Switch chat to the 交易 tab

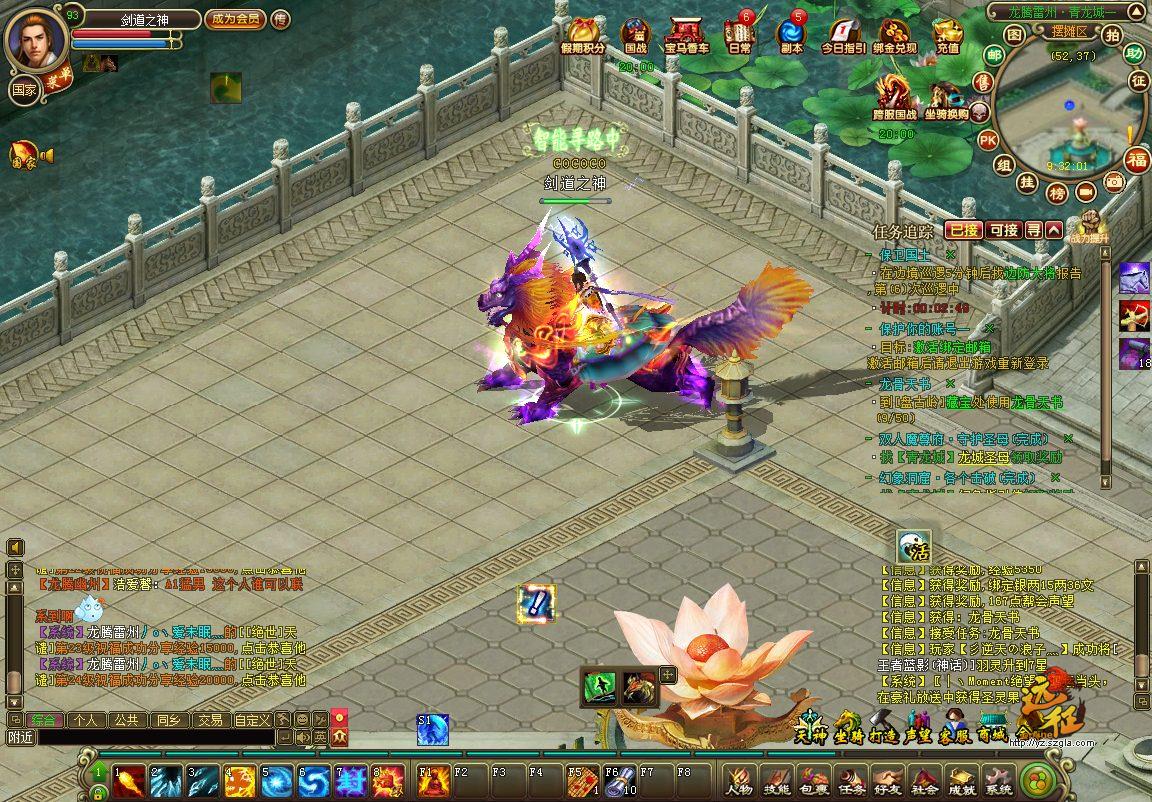coord(209,719)
